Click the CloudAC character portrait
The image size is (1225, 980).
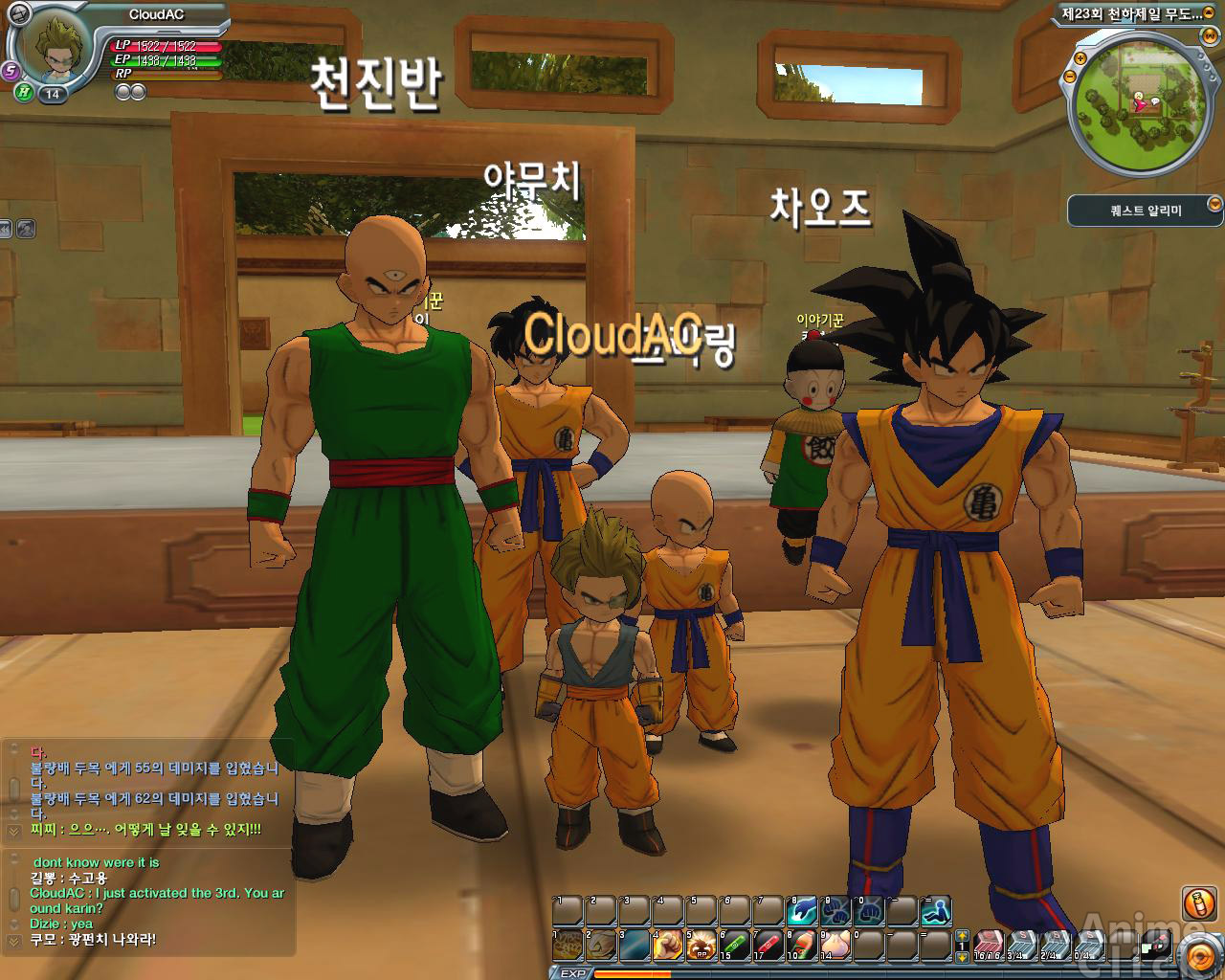(x=57, y=48)
